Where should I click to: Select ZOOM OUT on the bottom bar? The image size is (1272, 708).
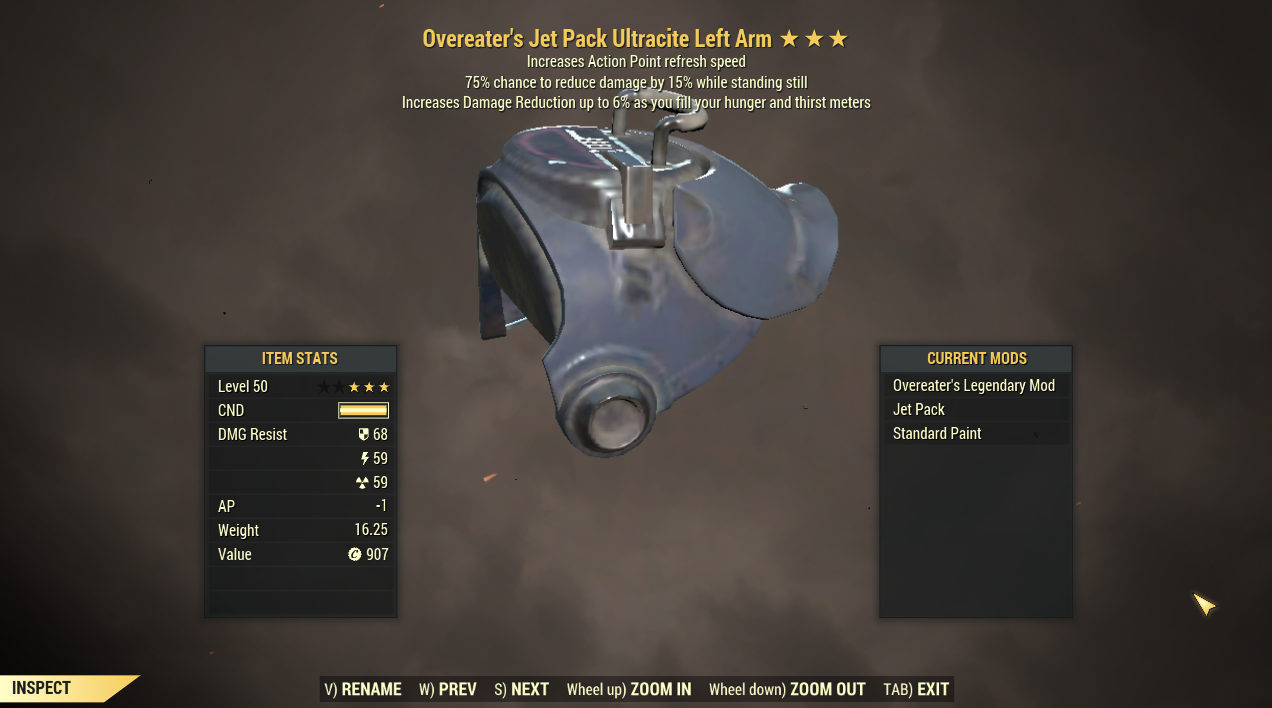pos(786,689)
